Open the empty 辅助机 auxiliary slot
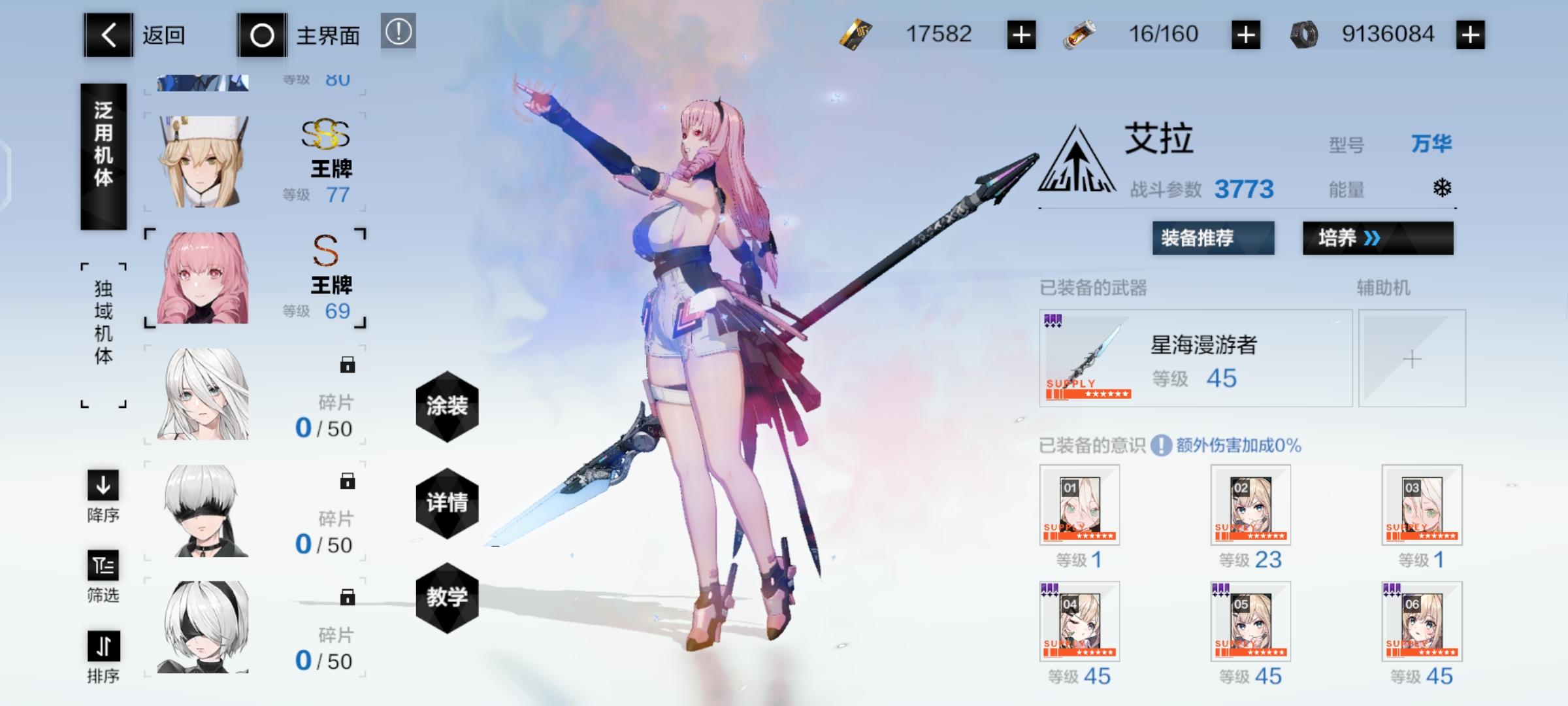Viewport: 1568px width, 706px height. (1413, 358)
